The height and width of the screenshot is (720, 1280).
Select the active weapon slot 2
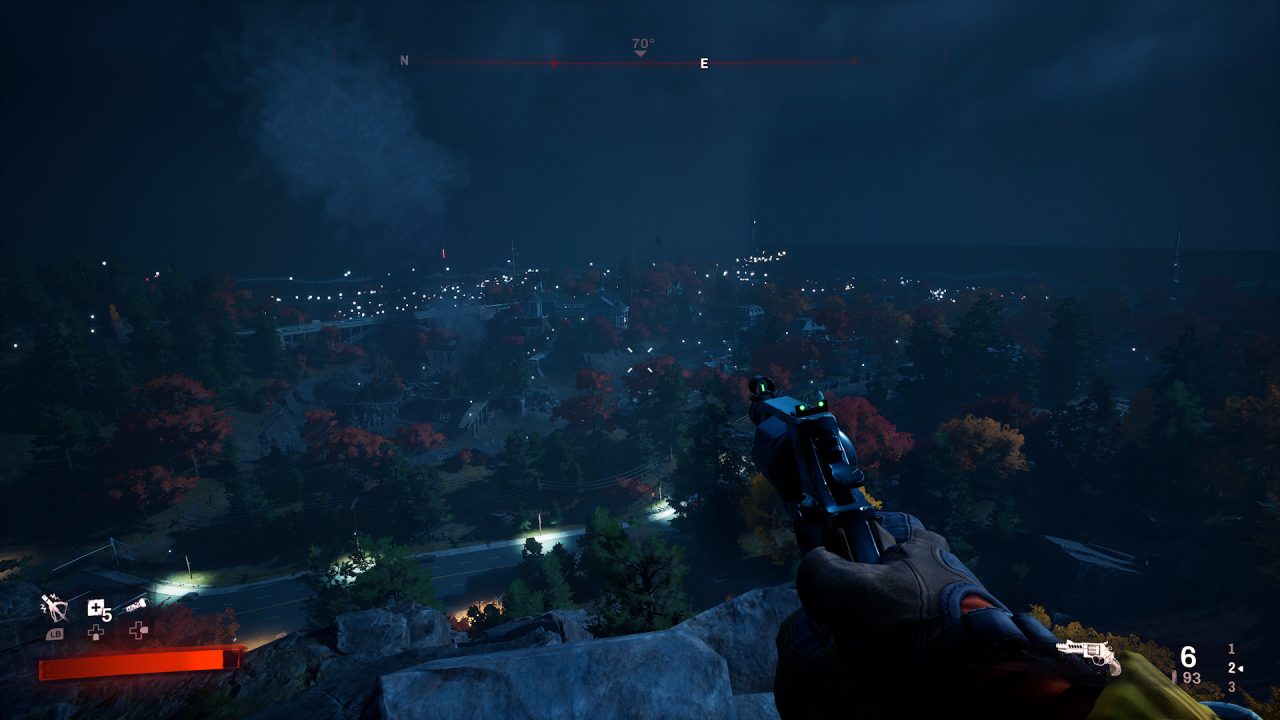(x=1232, y=668)
